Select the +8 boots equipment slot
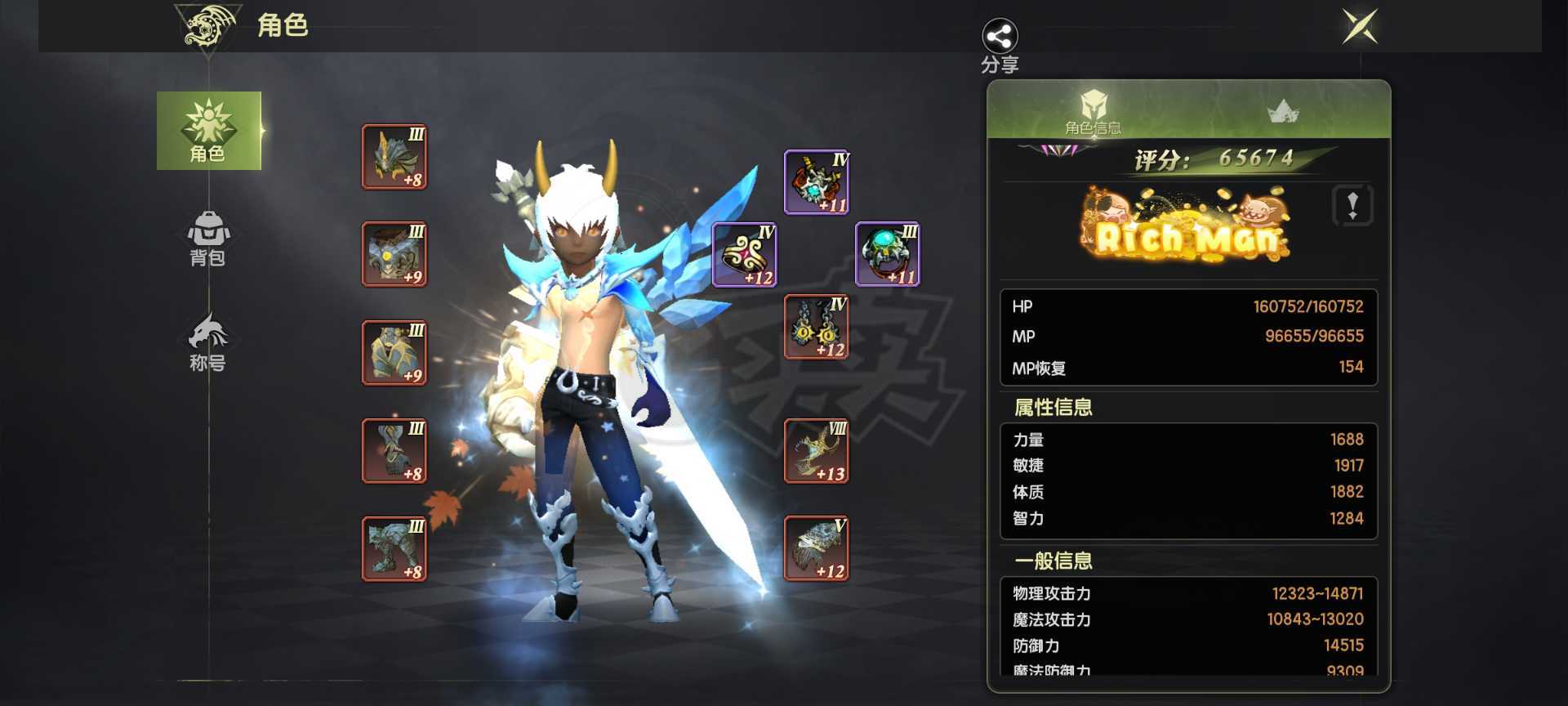 [x=394, y=549]
